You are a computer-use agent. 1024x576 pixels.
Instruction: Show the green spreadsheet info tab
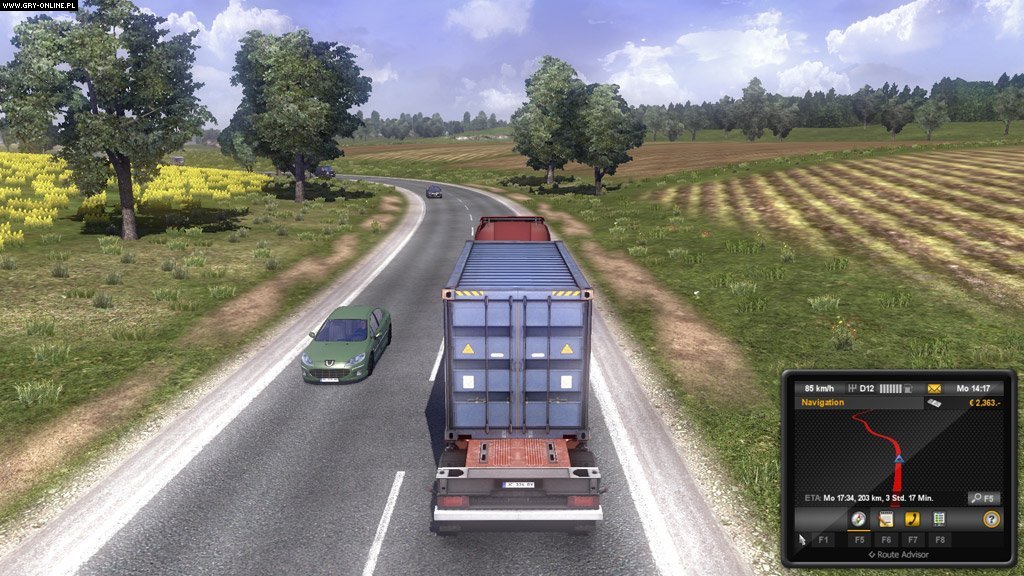point(939,519)
